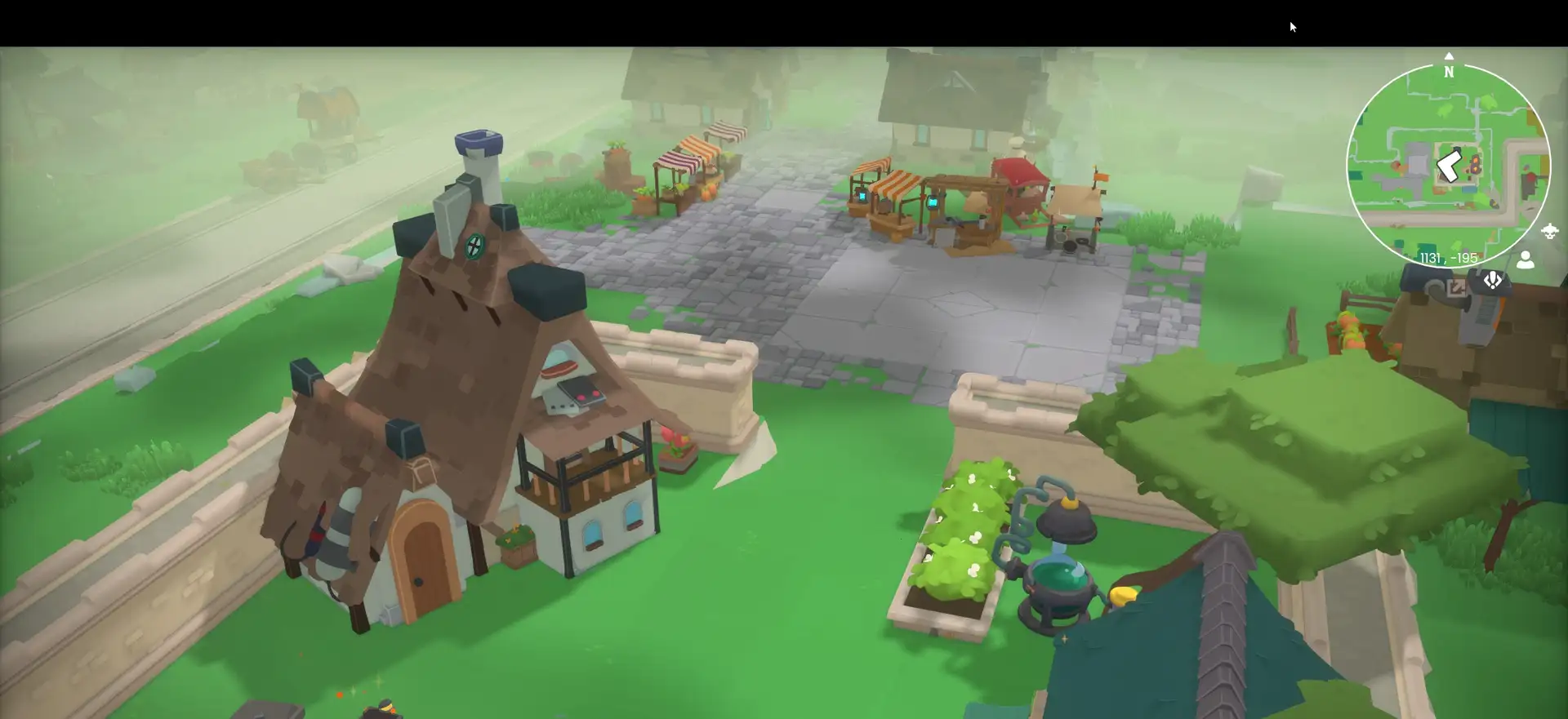
Task: Click the faded expand-arrow icon under the minimap
Action: [x=1456, y=287]
